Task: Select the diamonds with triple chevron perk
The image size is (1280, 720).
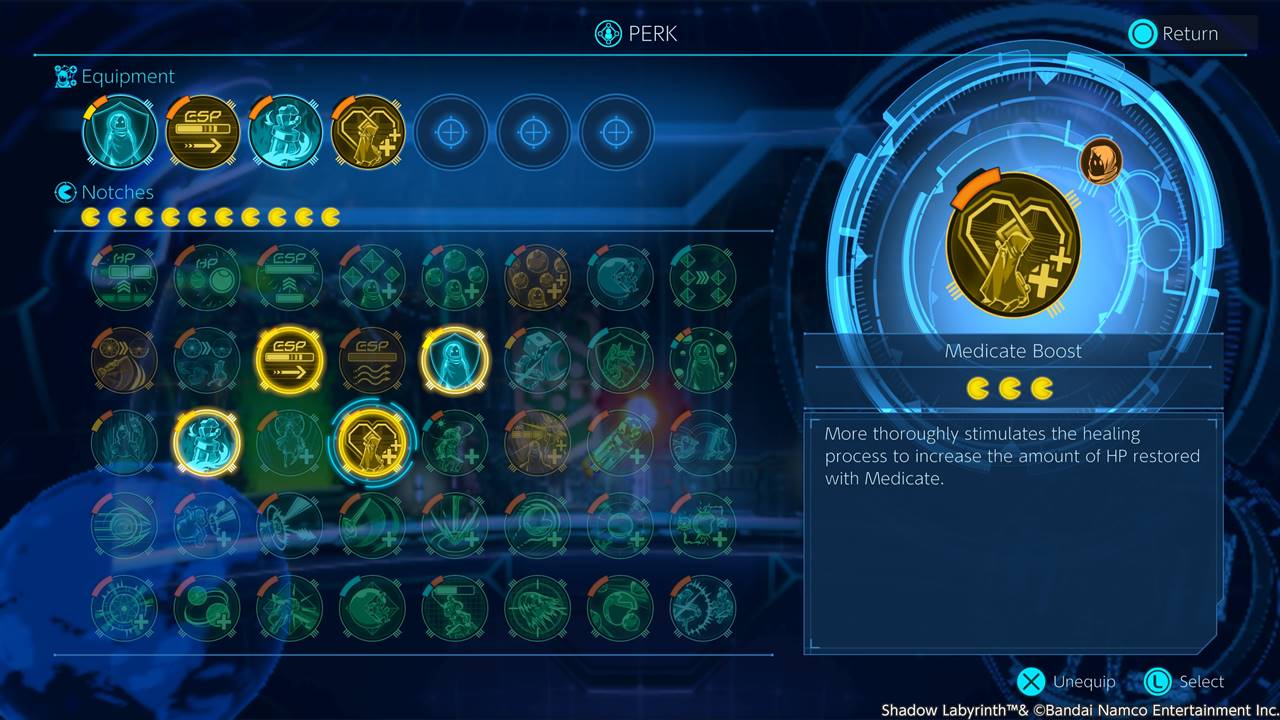Action: tap(703, 277)
